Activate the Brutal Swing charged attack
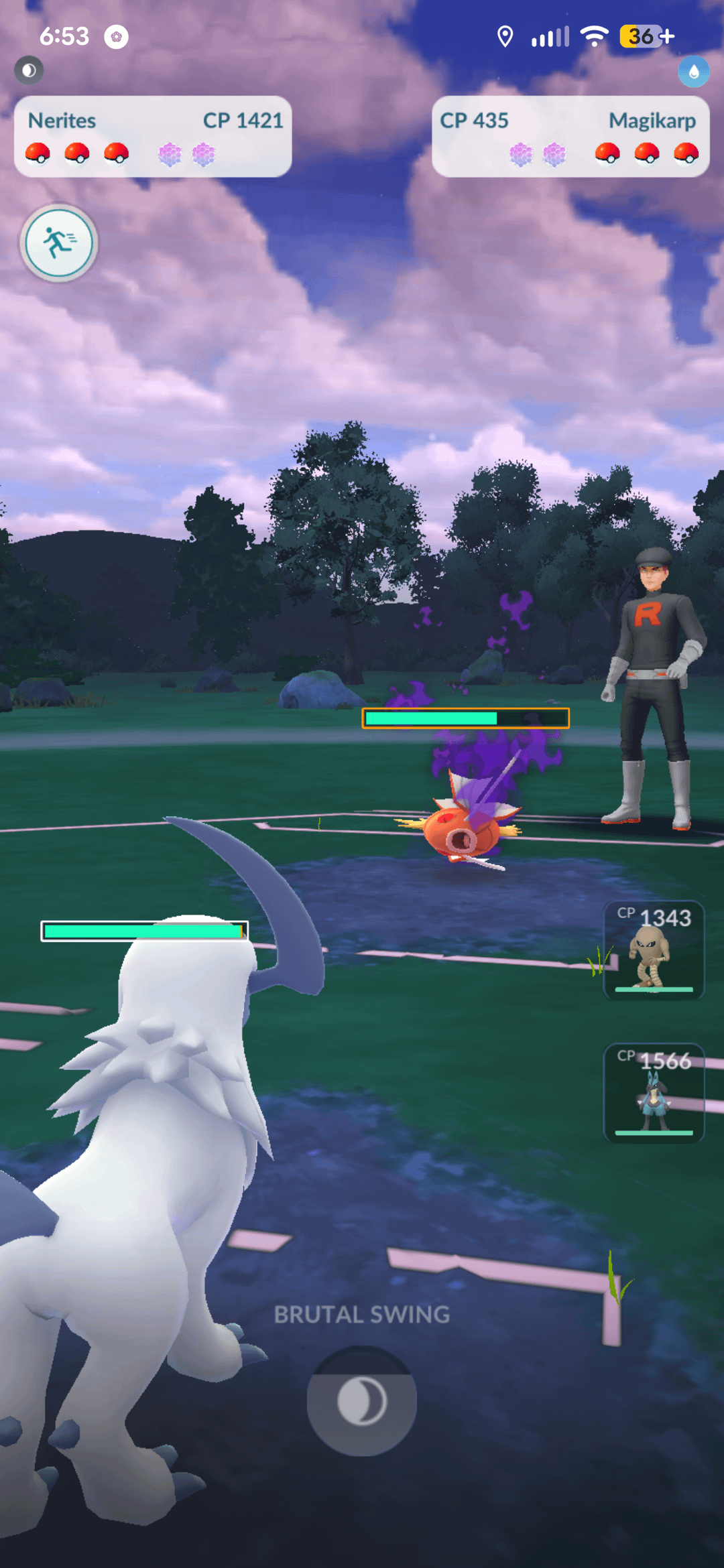724x1568 pixels. pyautogui.click(x=362, y=1400)
